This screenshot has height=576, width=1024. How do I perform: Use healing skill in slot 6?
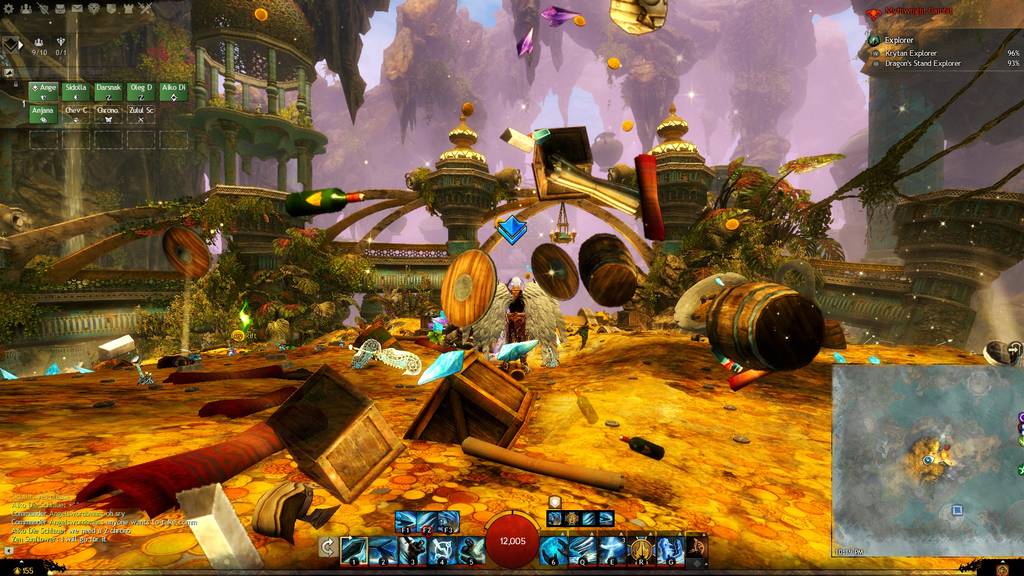coord(553,549)
